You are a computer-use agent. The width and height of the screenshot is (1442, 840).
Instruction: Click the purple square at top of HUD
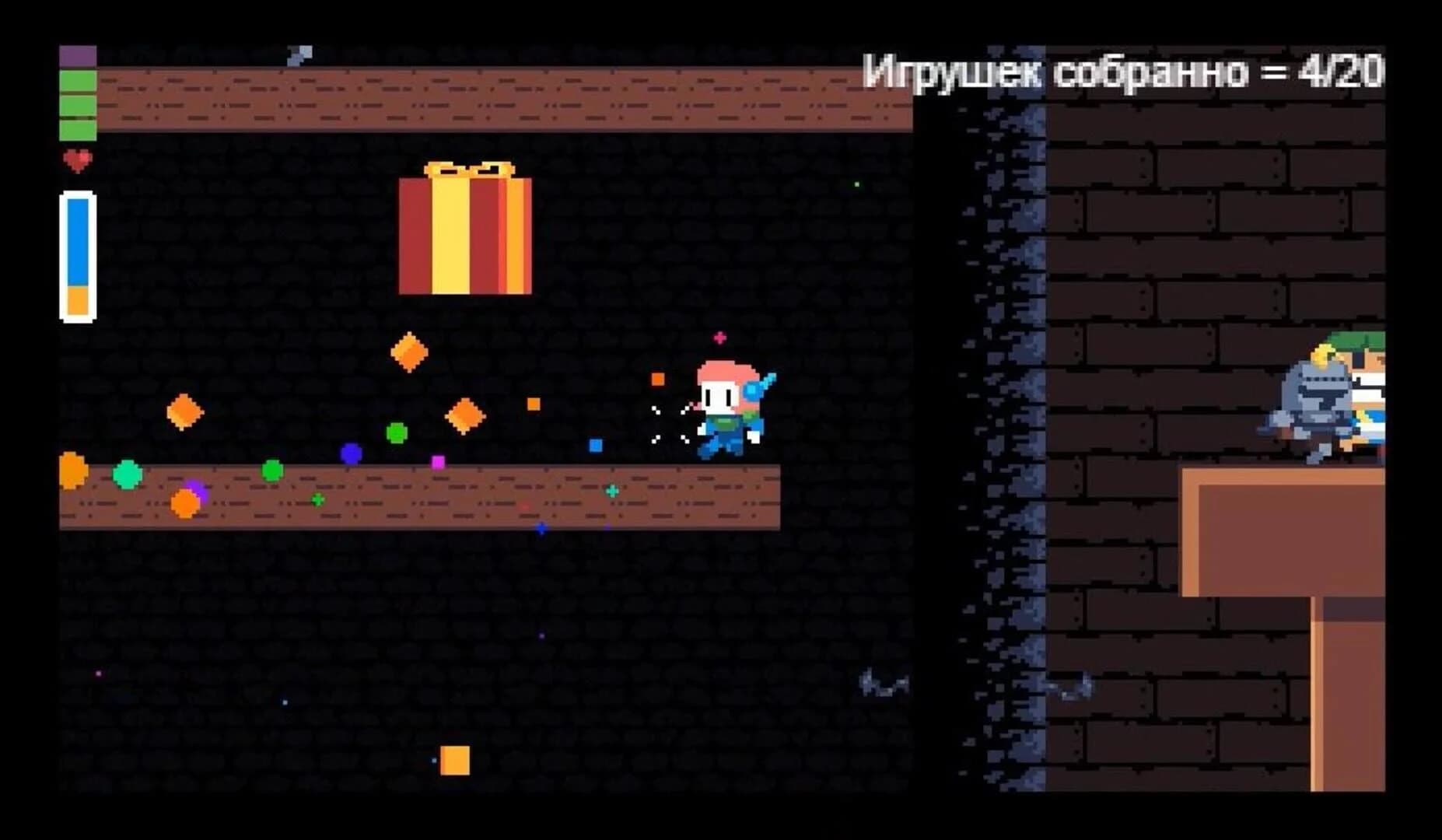[76, 54]
